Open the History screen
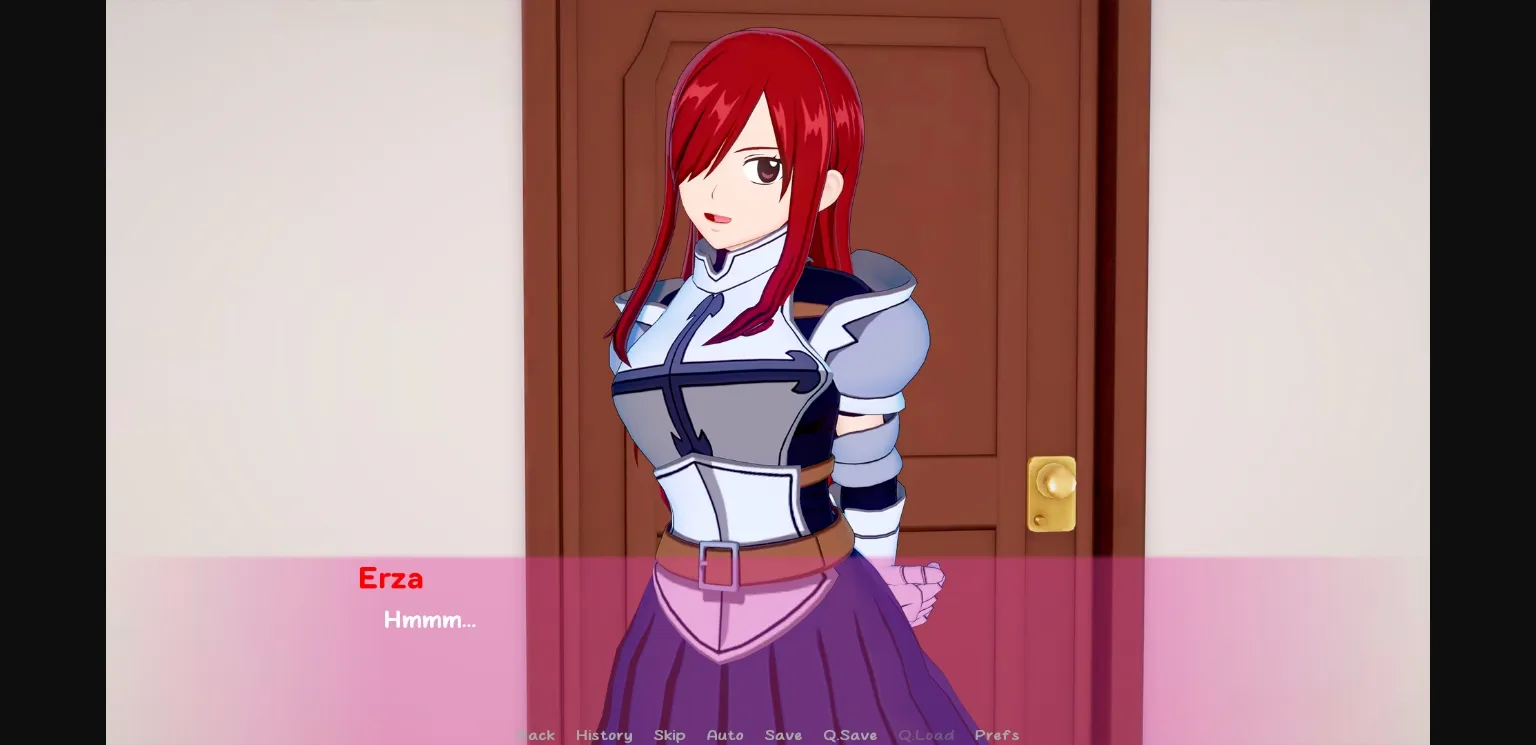Screen dimensions: 1536x745 coord(604,735)
